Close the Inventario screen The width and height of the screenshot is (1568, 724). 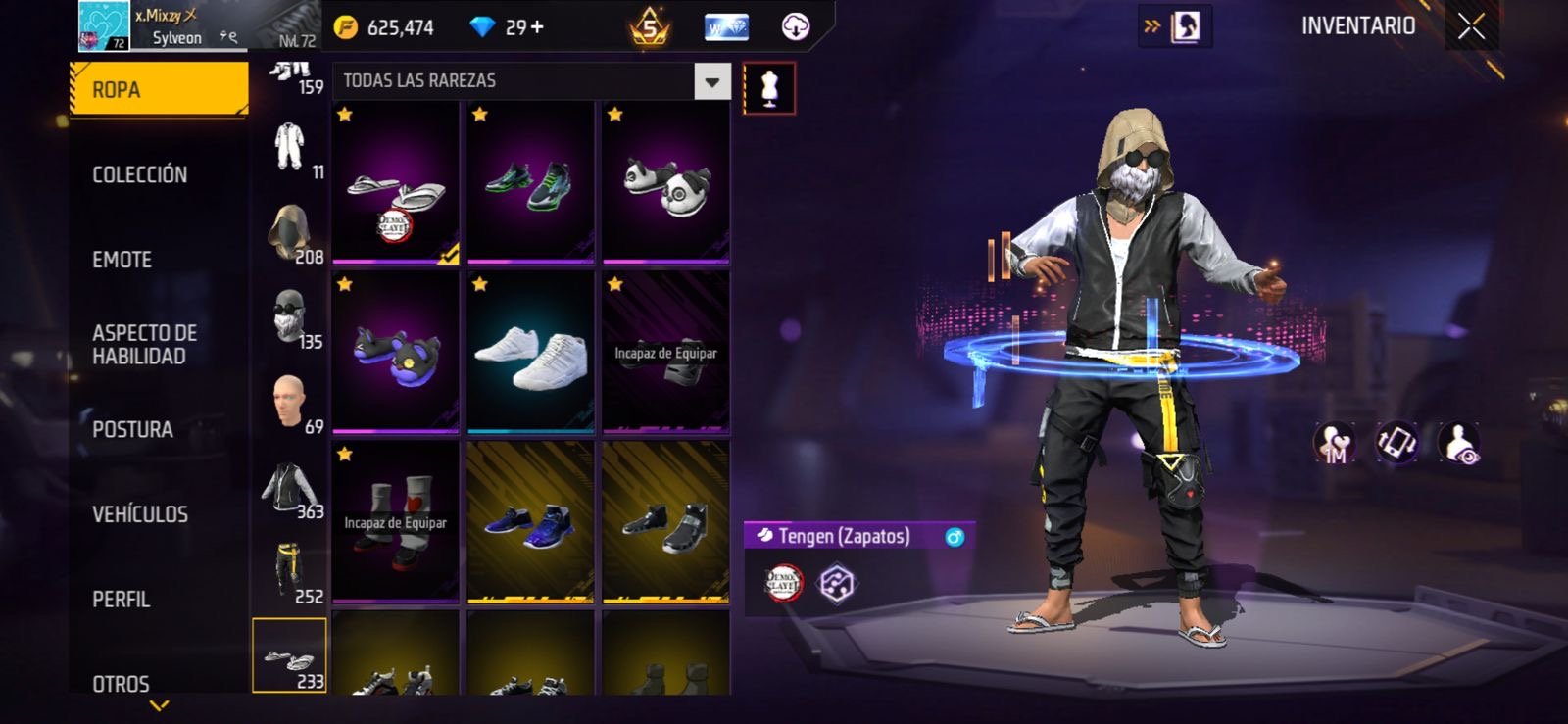click(x=1470, y=26)
